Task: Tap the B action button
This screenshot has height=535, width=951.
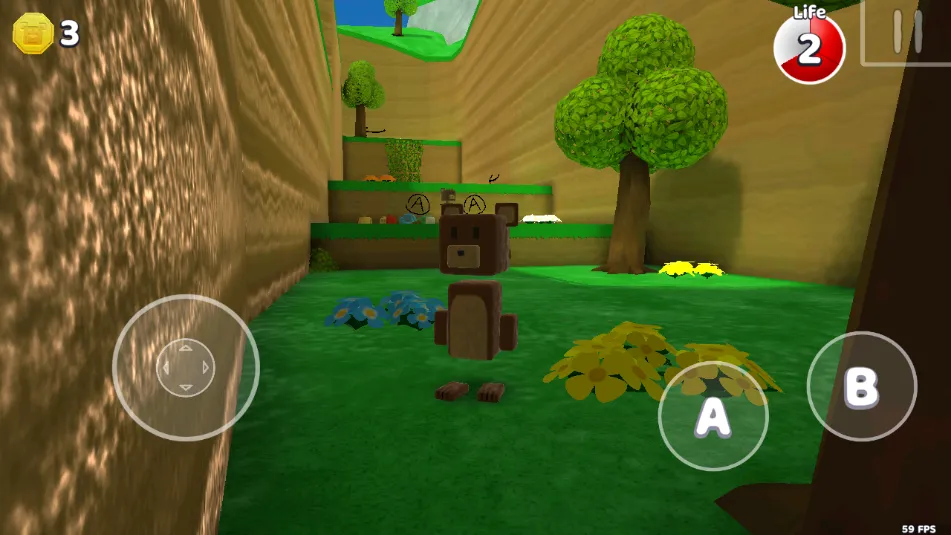Action: [x=861, y=386]
